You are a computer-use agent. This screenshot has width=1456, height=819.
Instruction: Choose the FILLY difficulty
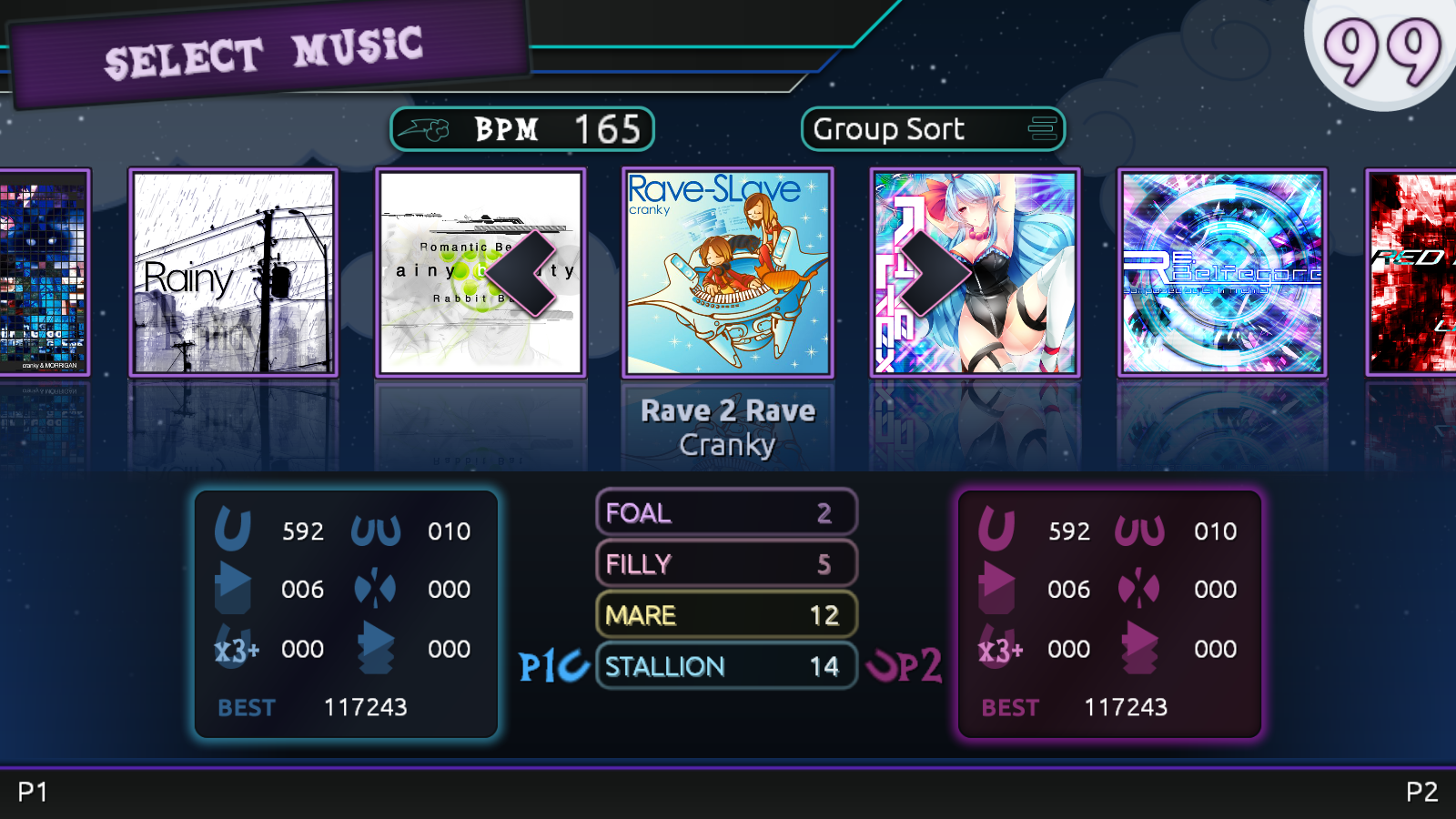(x=726, y=564)
